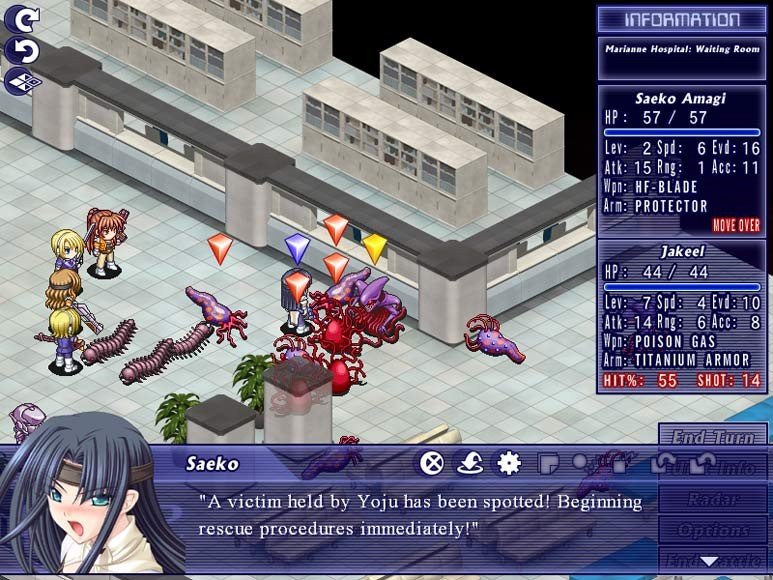Screen dimensions: 773x580
Task: Rotate the camera clockwise with the top arrow icon
Action: coord(23,18)
